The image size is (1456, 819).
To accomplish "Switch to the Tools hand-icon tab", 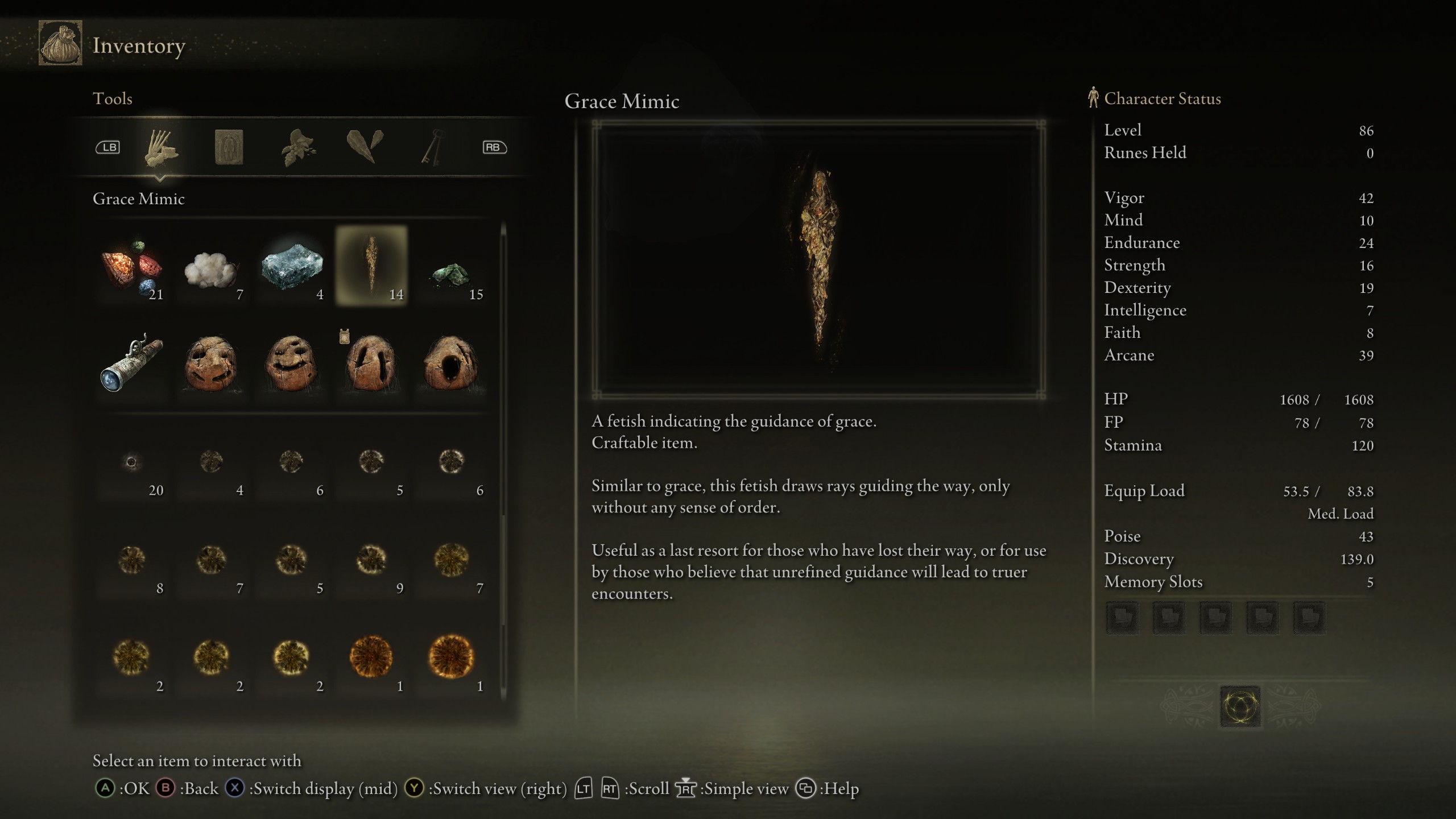I will click(161, 148).
